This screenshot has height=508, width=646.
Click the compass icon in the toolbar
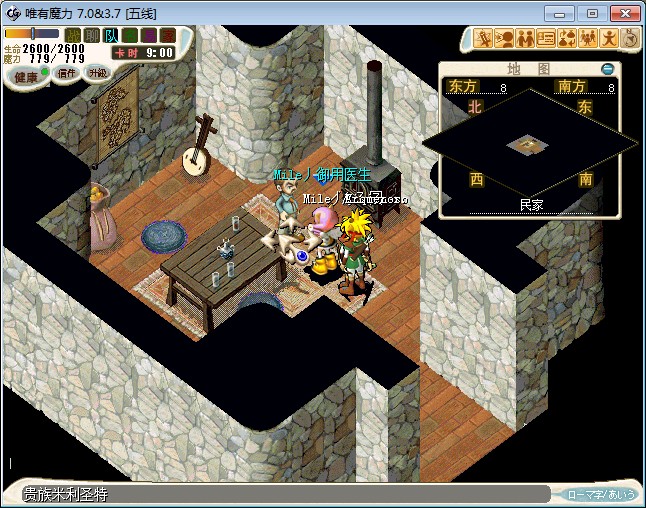(x=630, y=39)
